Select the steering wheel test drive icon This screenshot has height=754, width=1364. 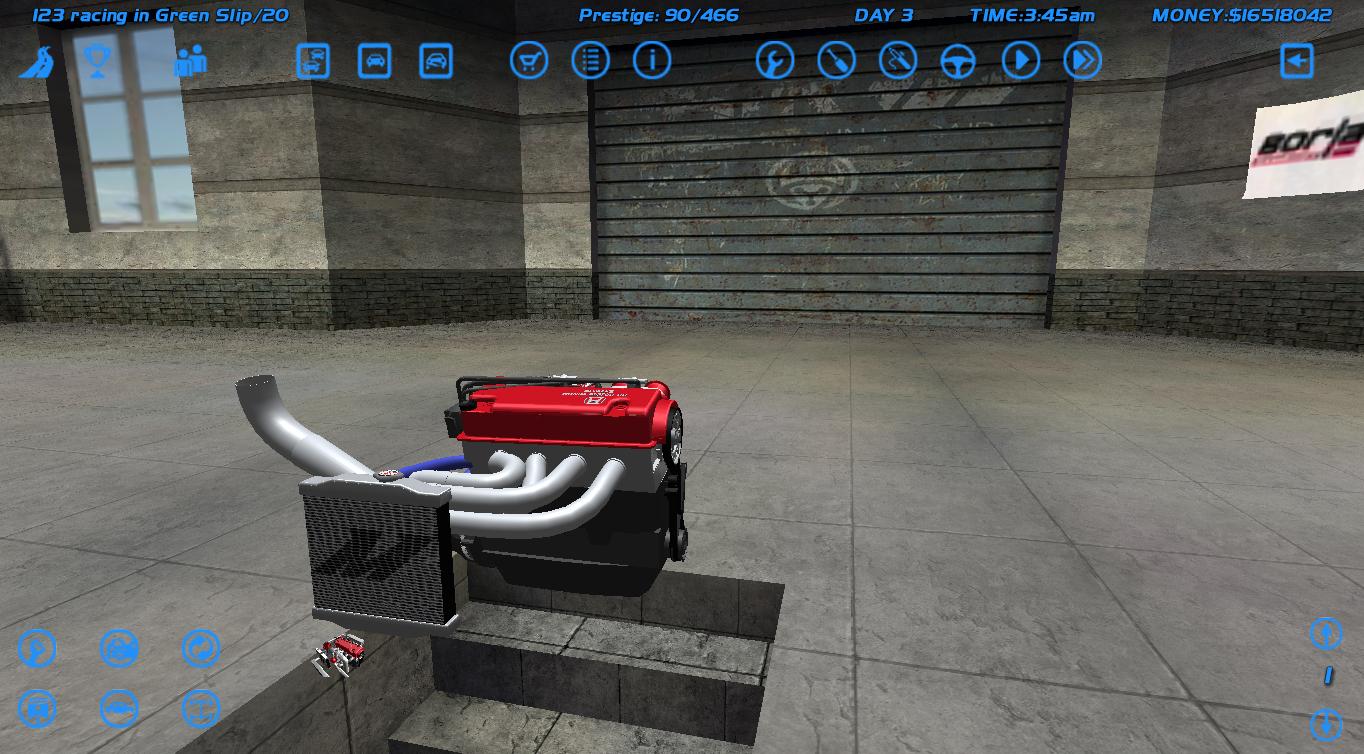click(958, 60)
